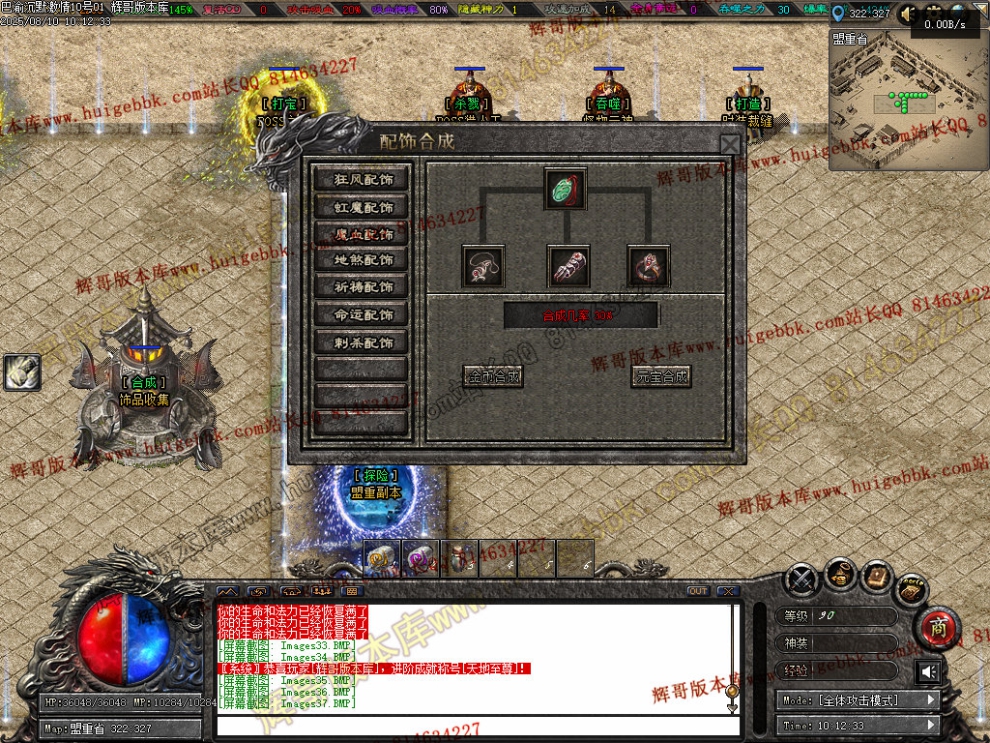The width and height of the screenshot is (990, 743).
Task: Select the 狂风配饰 category
Action: (x=363, y=180)
